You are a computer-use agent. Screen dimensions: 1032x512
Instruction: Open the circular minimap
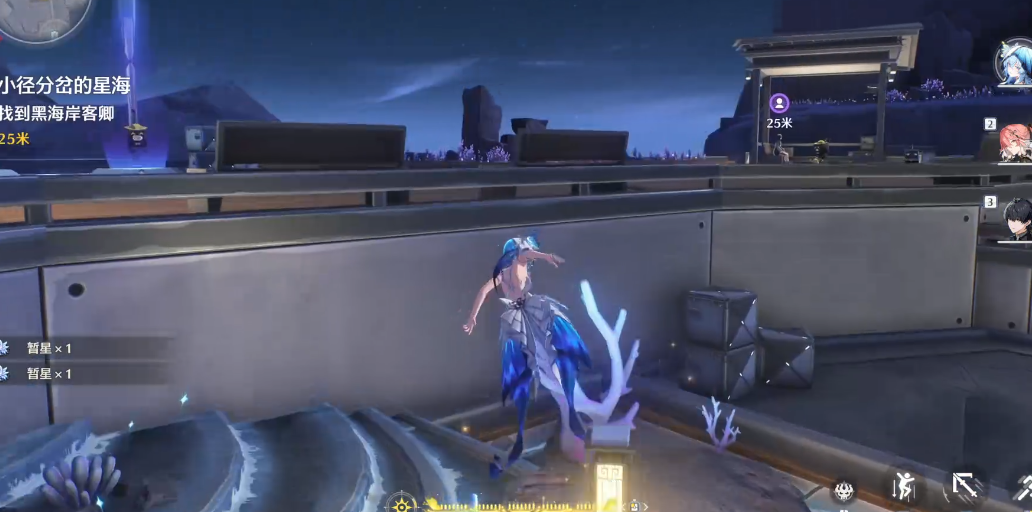tap(45, 15)
